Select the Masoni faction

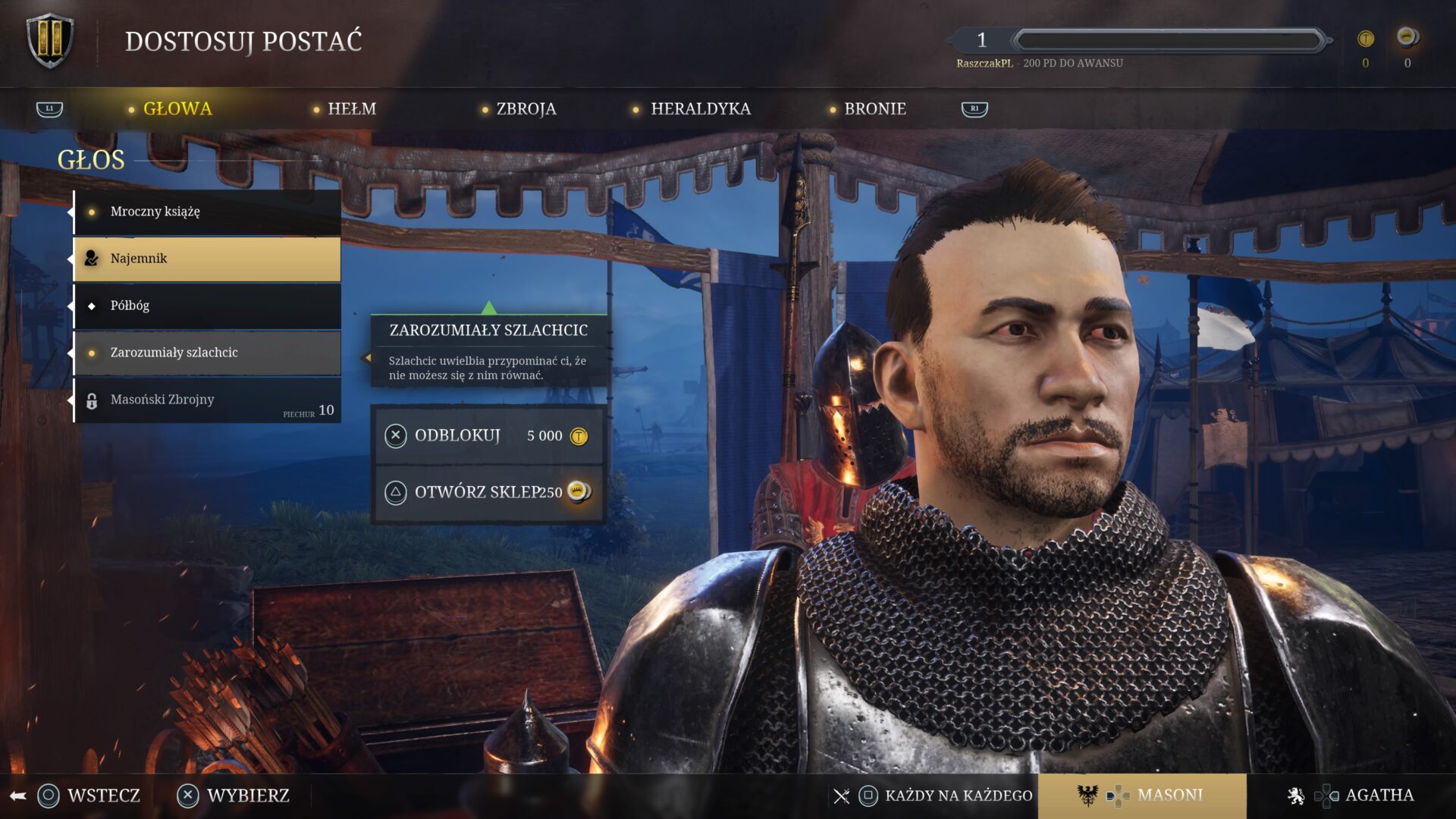1142,795
